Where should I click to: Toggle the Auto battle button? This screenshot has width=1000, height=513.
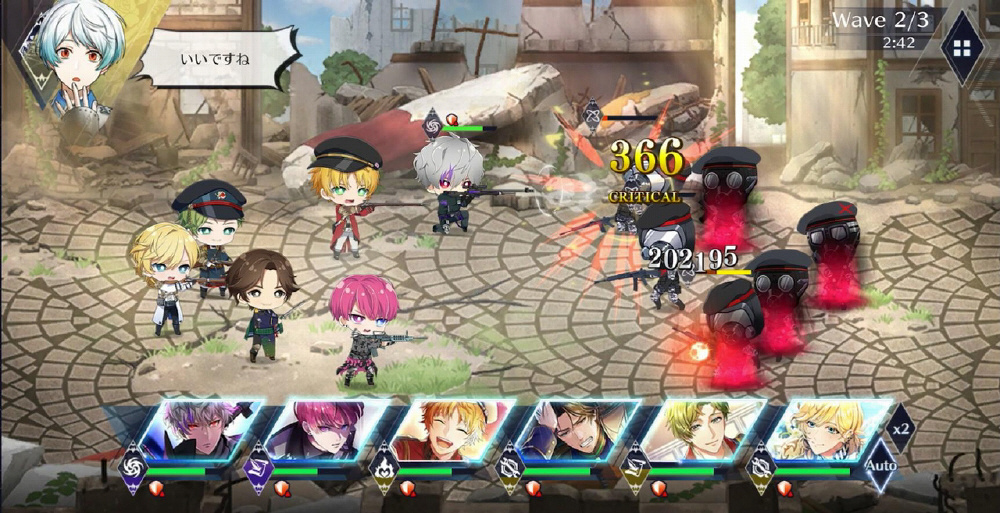[x=880, y=466]
